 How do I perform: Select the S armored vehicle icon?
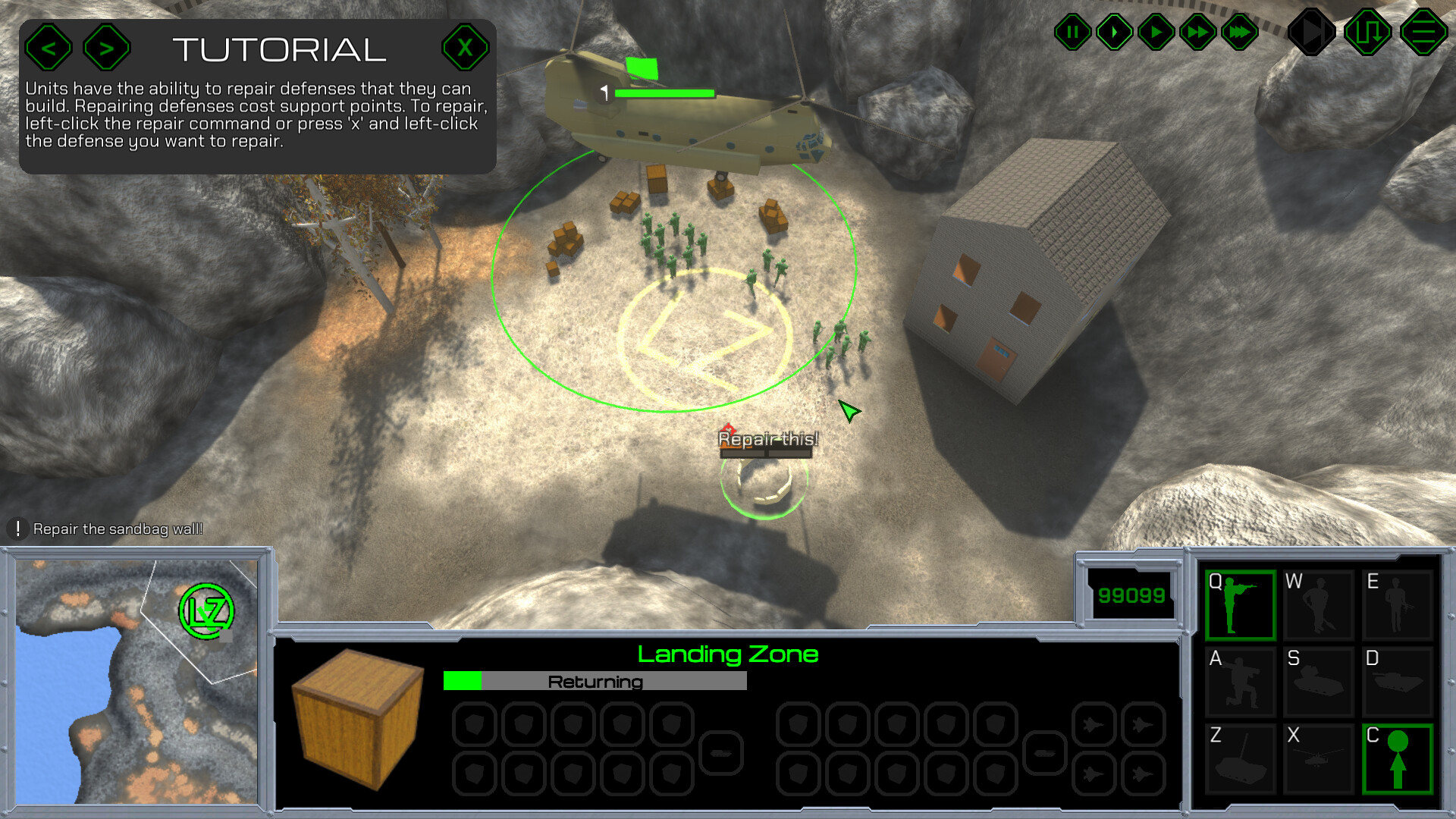pos(1319,682)
